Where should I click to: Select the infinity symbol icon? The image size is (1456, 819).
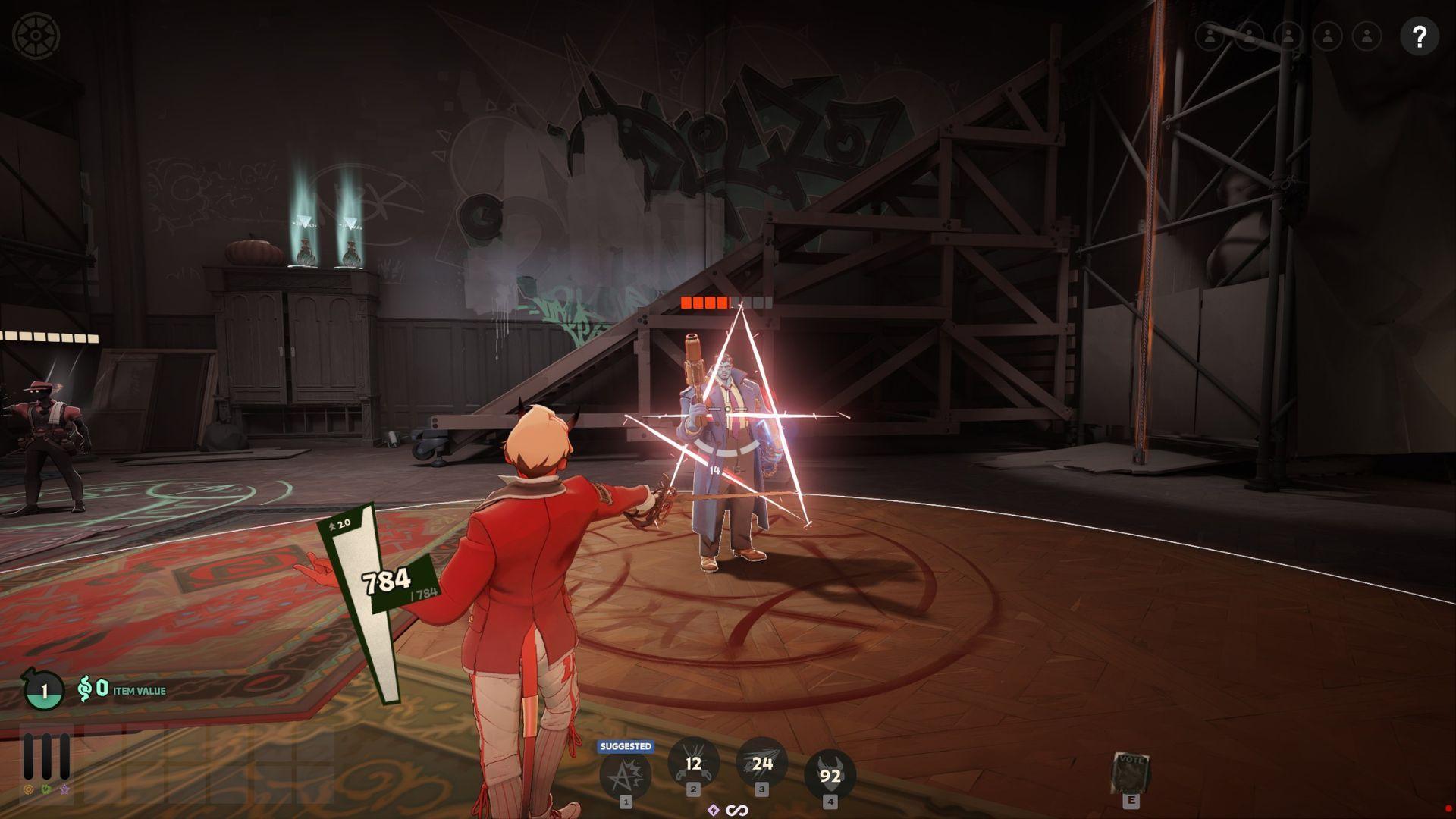737,811
